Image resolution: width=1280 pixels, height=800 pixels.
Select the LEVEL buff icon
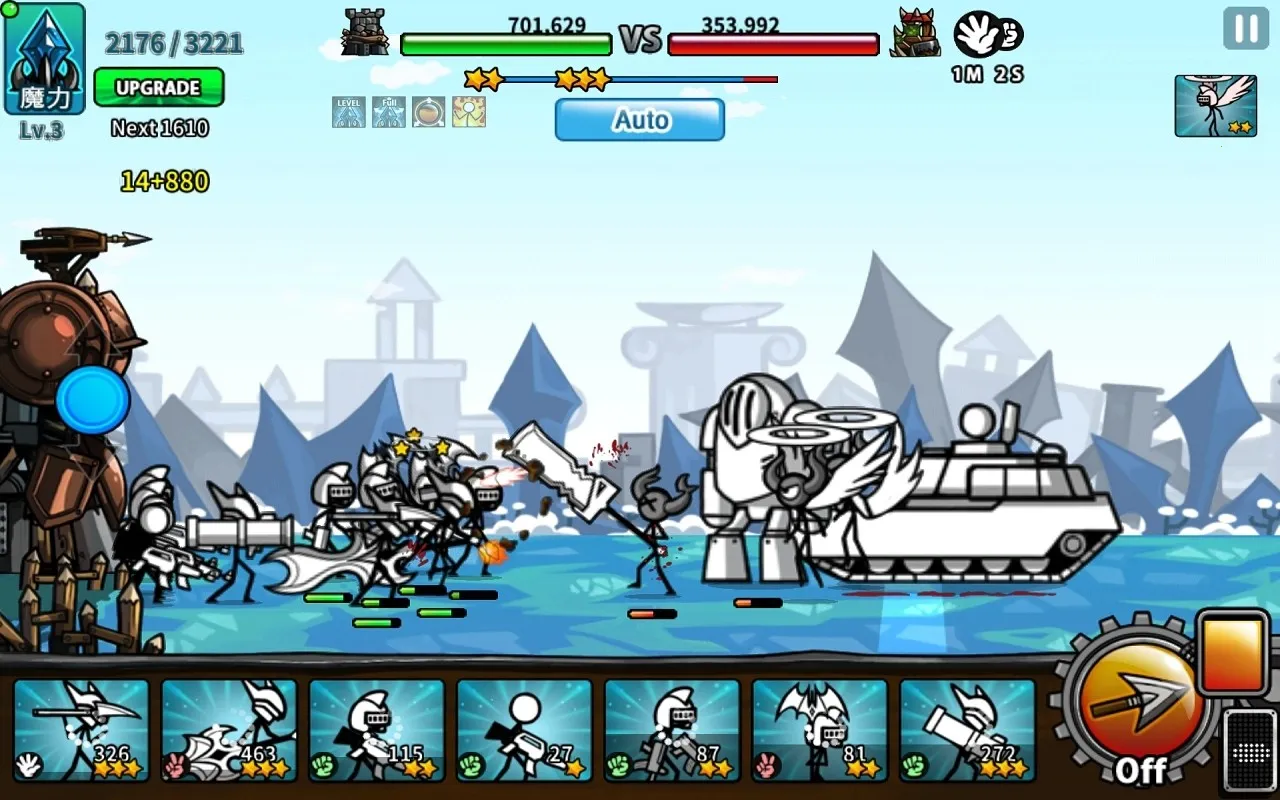[x=349, y=112]
